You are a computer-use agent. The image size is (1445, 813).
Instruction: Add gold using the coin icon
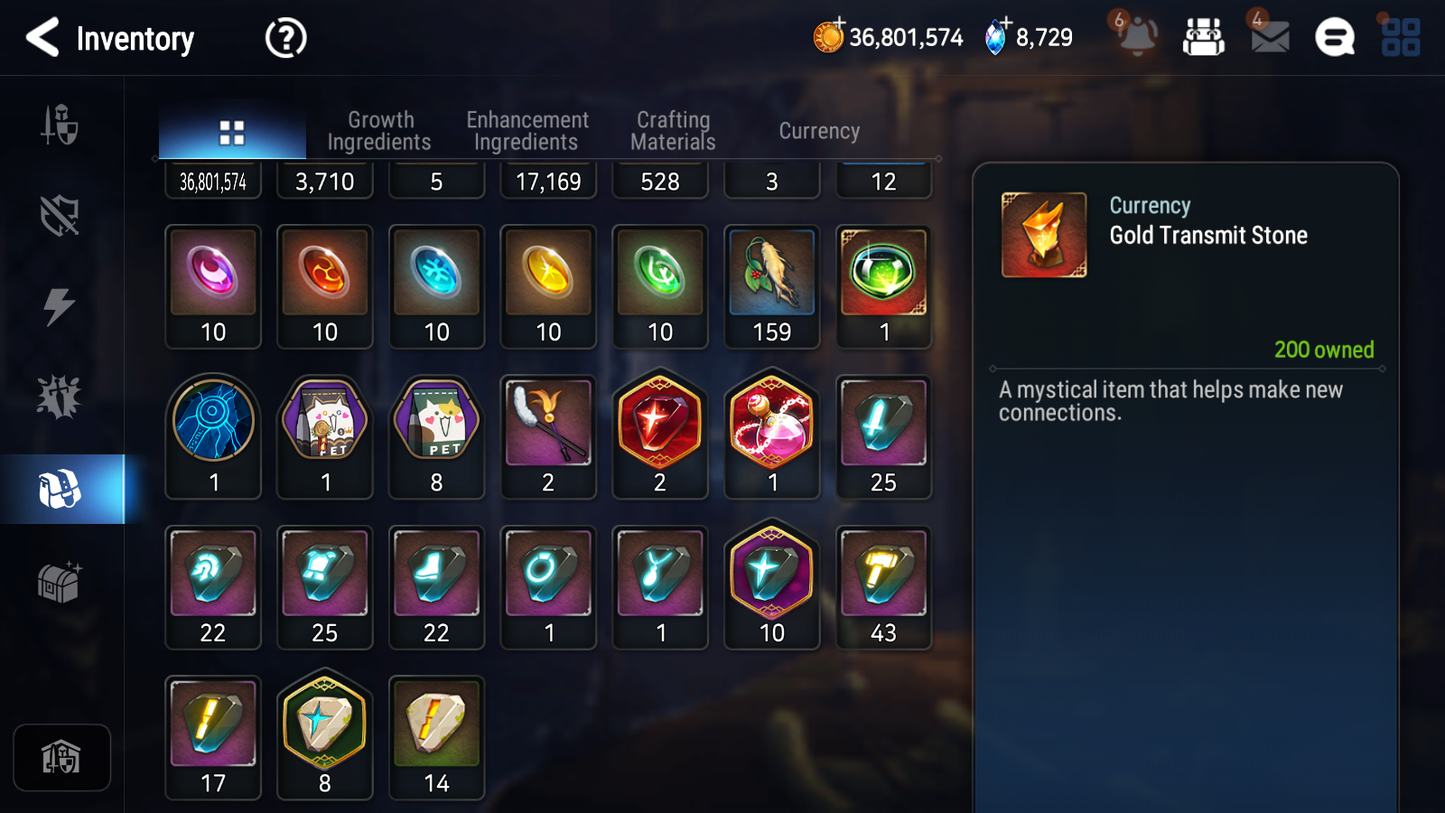click(828, 37)
